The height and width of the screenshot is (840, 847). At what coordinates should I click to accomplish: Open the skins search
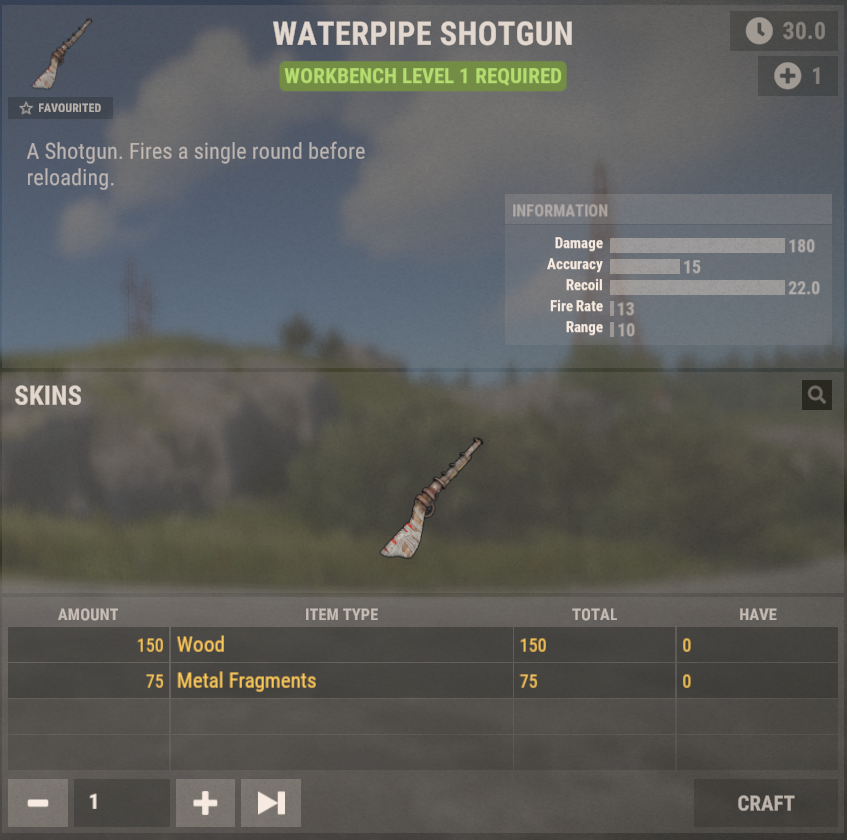coord(816,396)
